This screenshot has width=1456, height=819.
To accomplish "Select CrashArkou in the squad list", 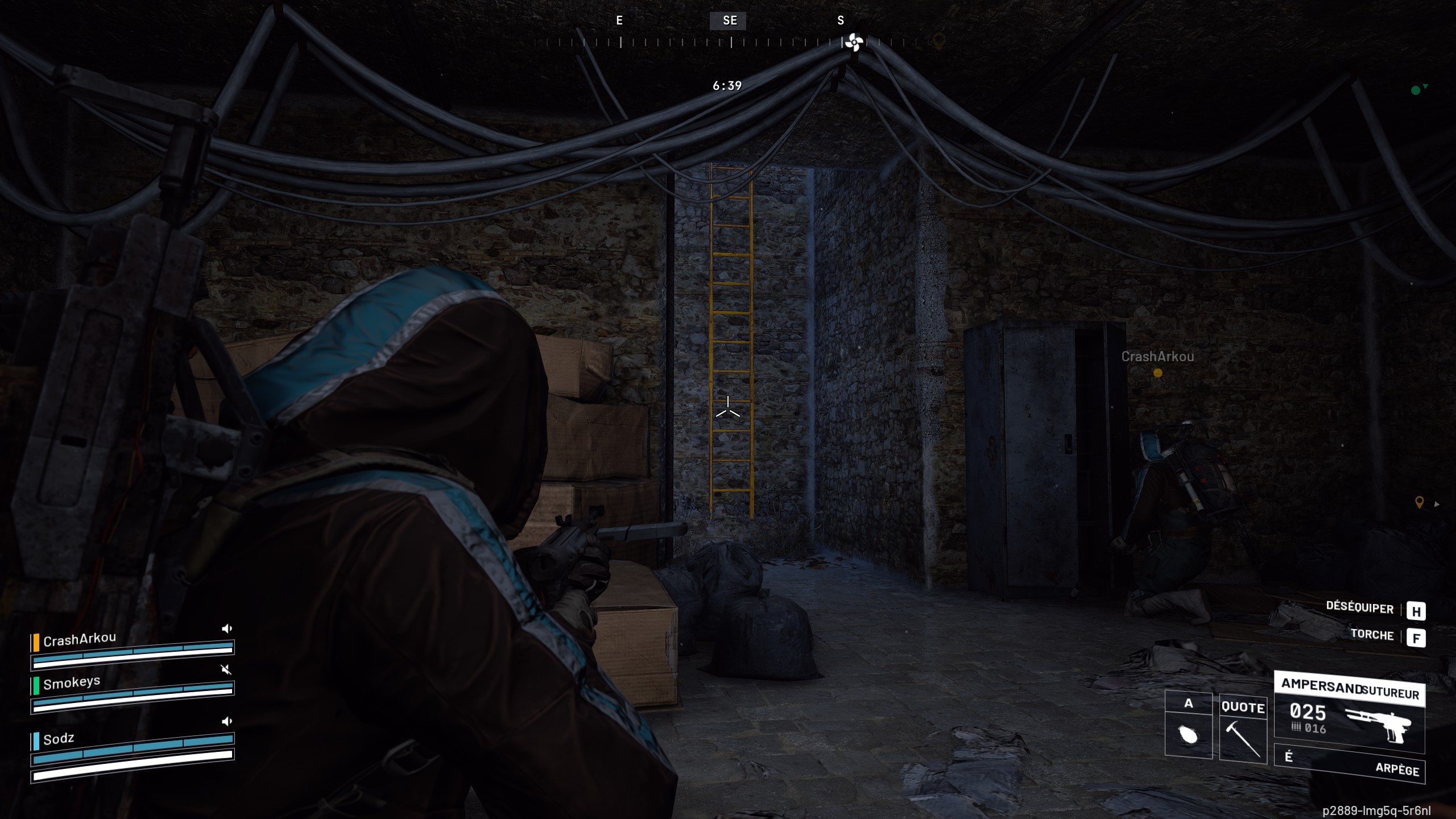I will click(x=80, y=640).
